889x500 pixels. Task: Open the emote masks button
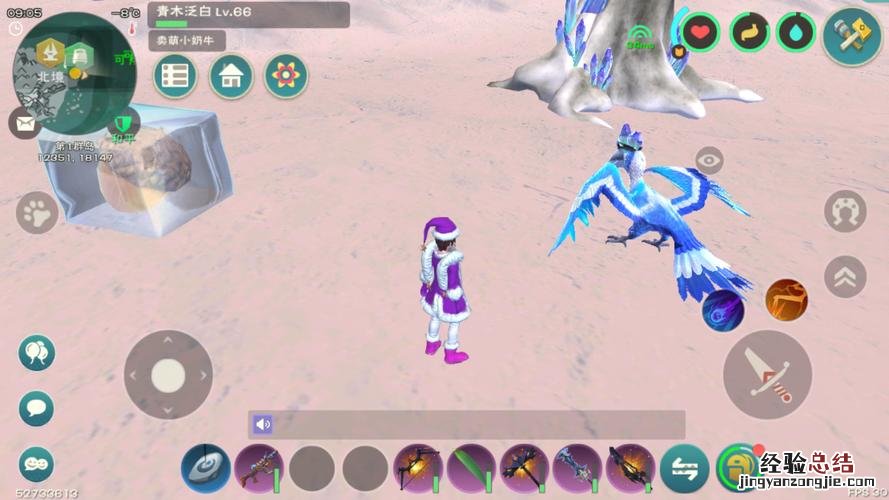[37, 463]
